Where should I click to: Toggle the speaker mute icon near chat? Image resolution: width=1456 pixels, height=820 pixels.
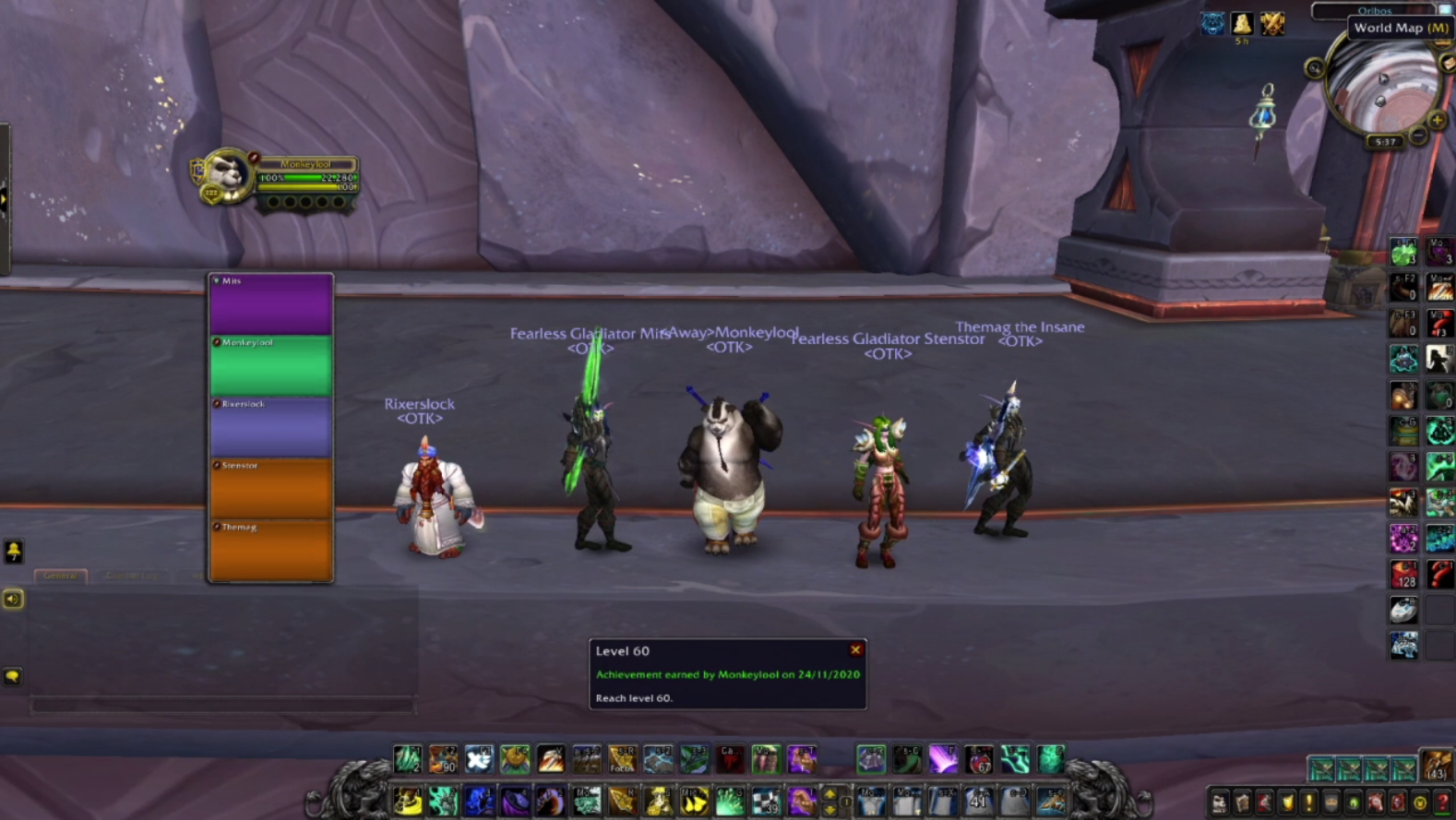point(12,599)
